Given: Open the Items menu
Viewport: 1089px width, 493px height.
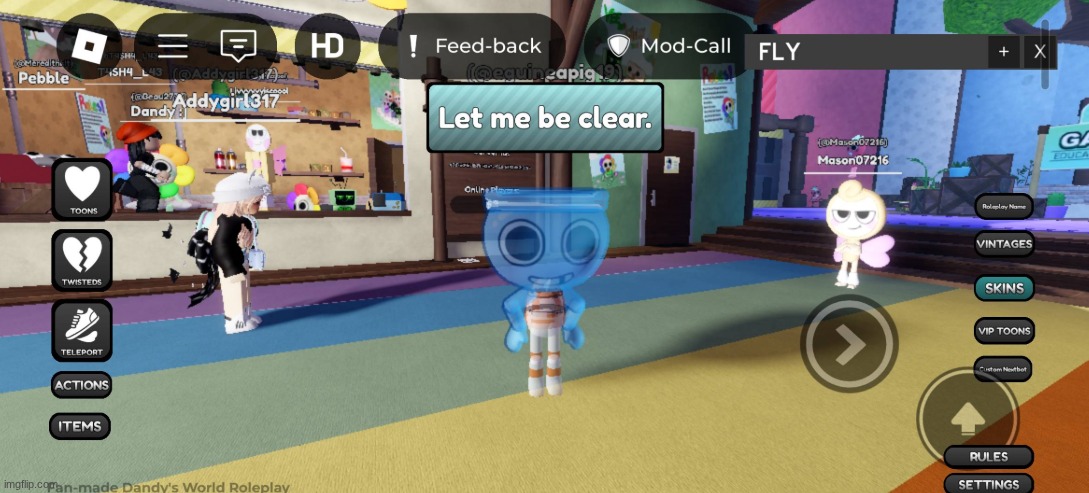Looking at the screenshot, I should [x=80, y=426].
